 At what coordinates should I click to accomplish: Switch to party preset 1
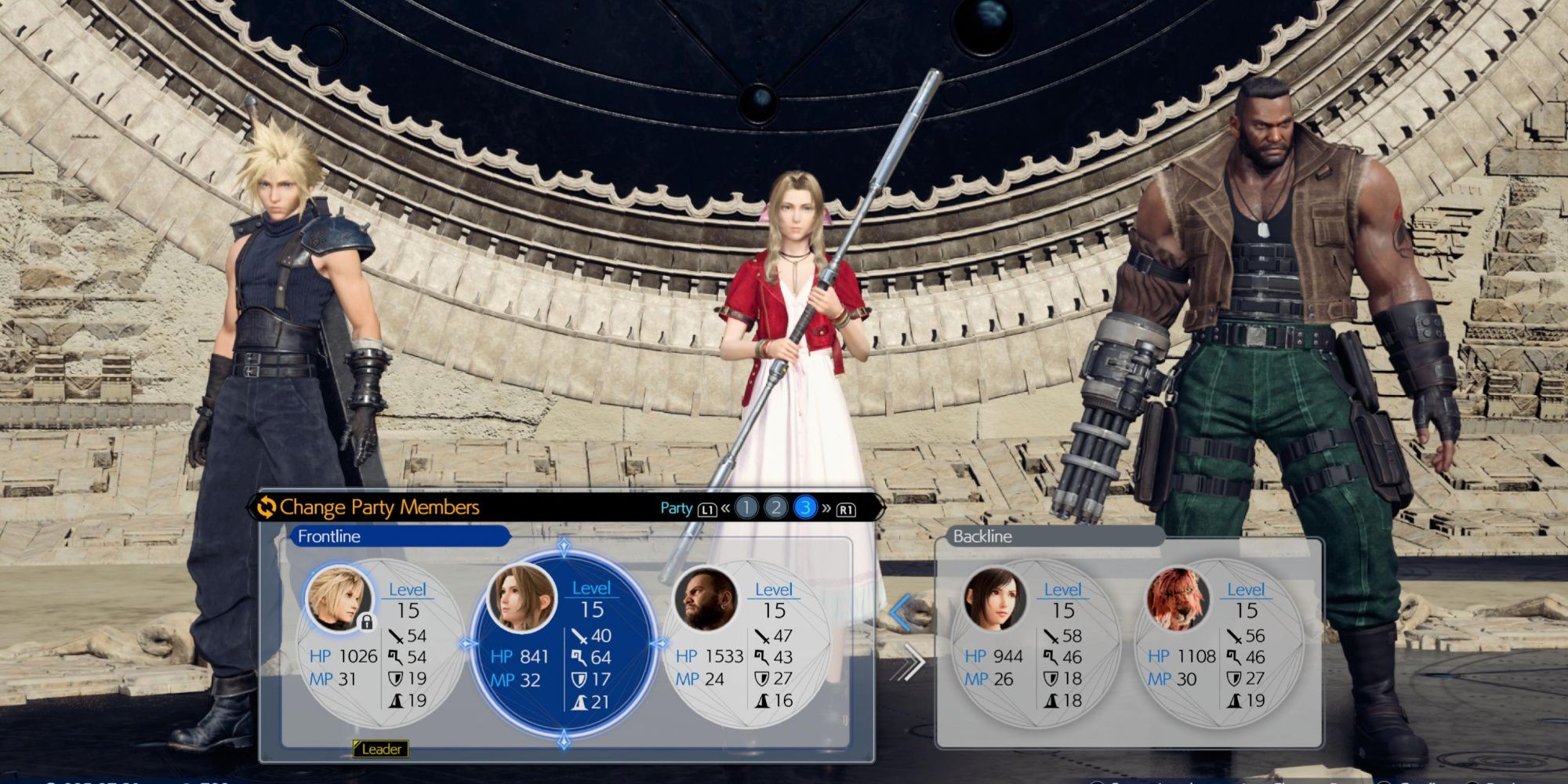746,508
